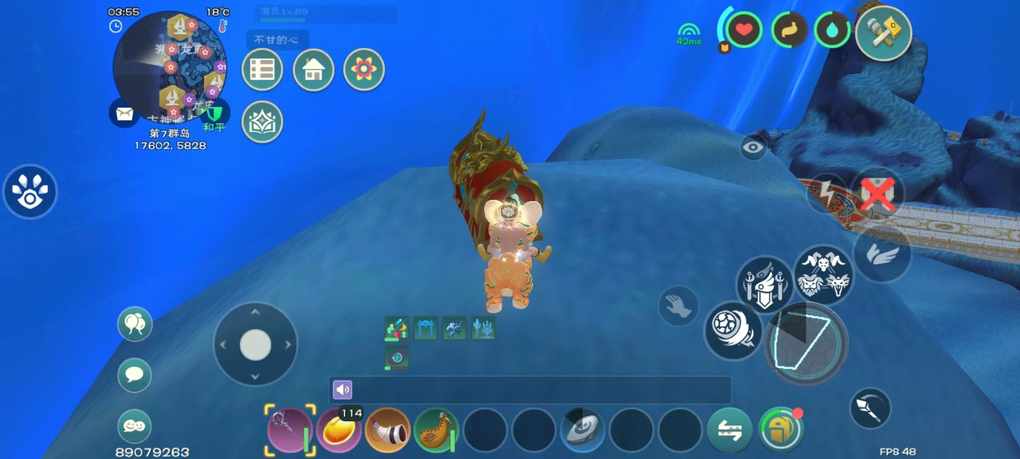
Task: Toggle the green peace mode shield
Action: pyautogui.click(x=215, y=113)
